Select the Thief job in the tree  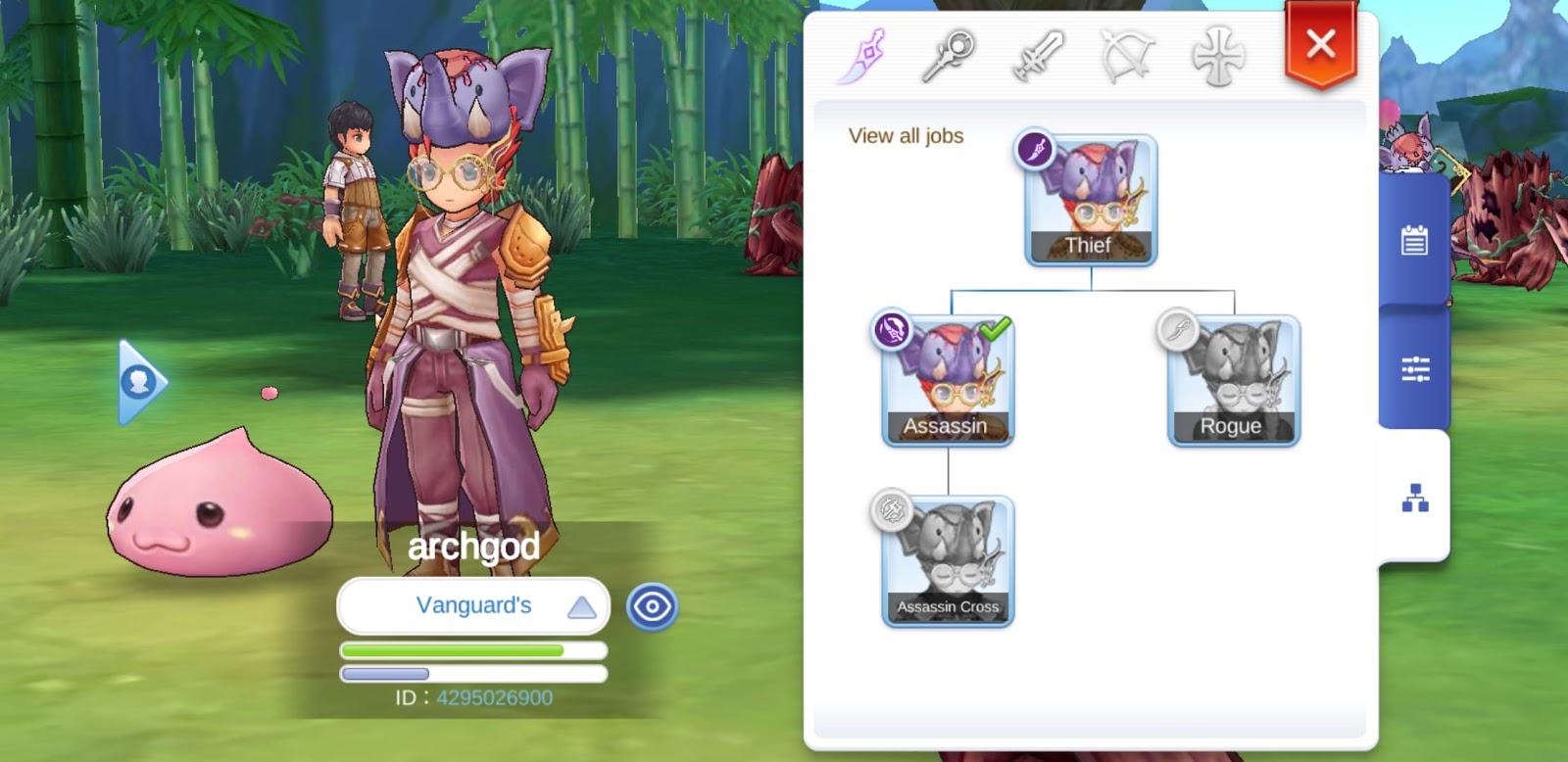(1090, 201)
